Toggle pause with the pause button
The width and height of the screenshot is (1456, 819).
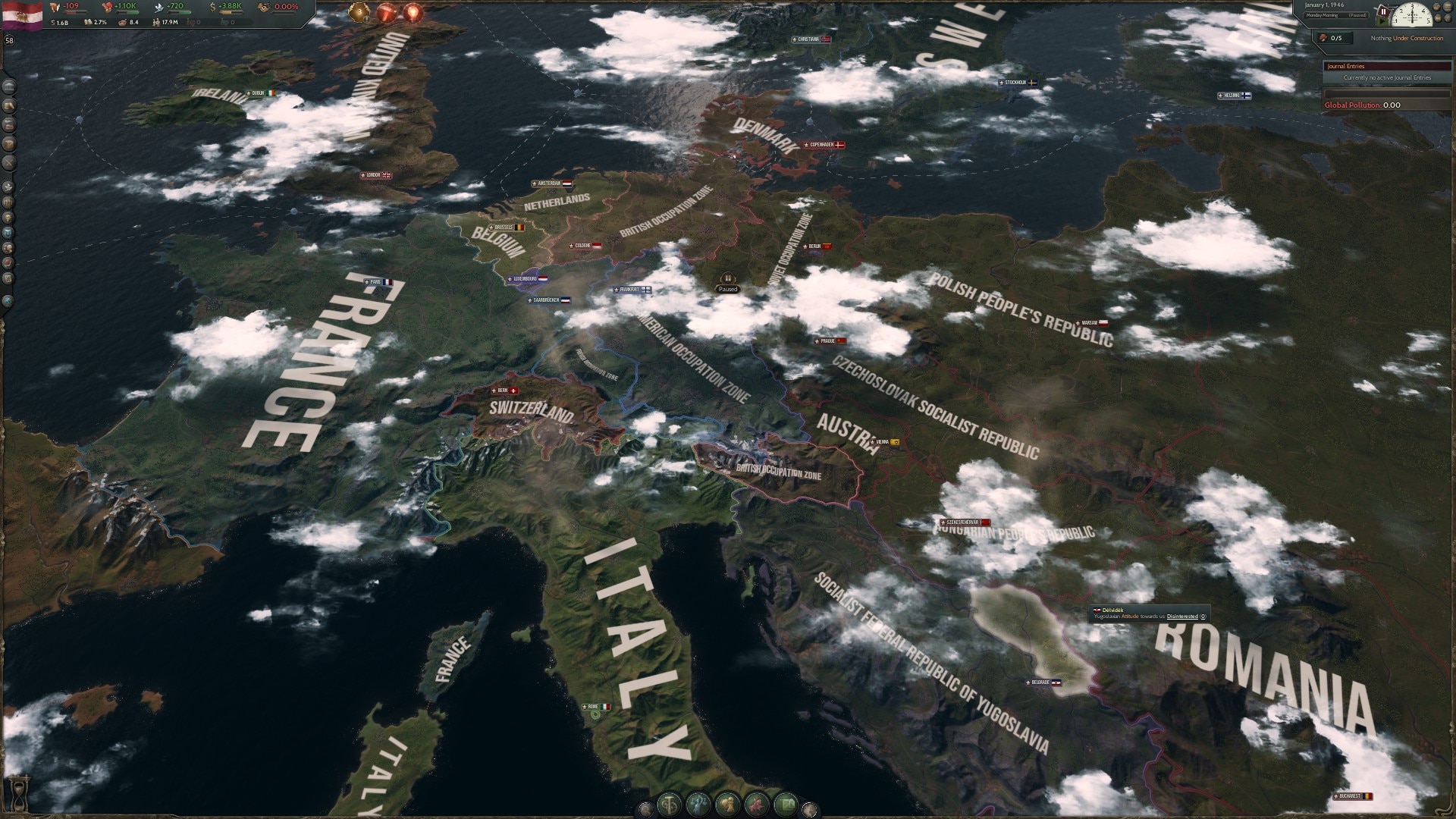click(1384, 11)
